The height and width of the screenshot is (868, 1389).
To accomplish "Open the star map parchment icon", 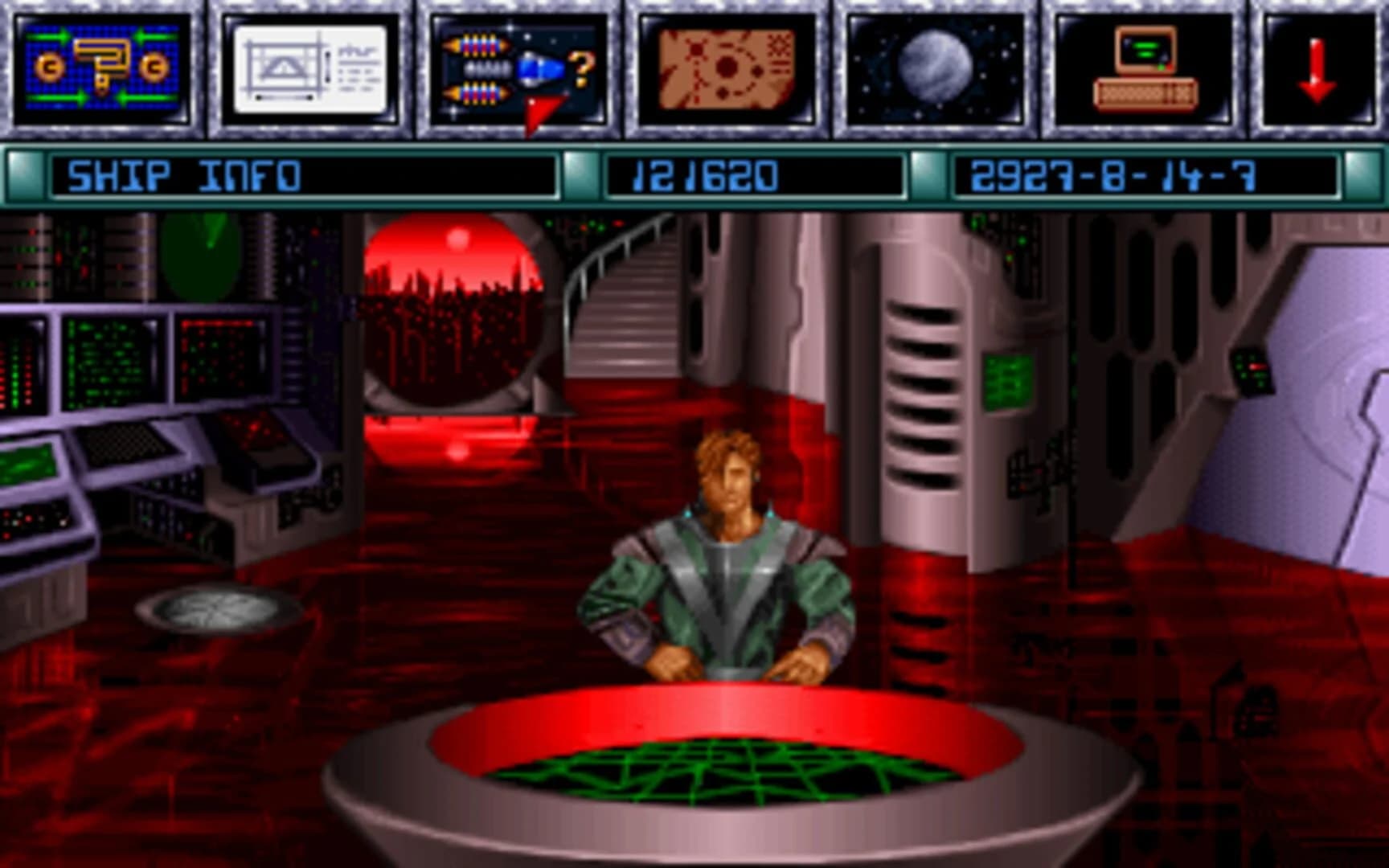I will [x=719, y=68].
